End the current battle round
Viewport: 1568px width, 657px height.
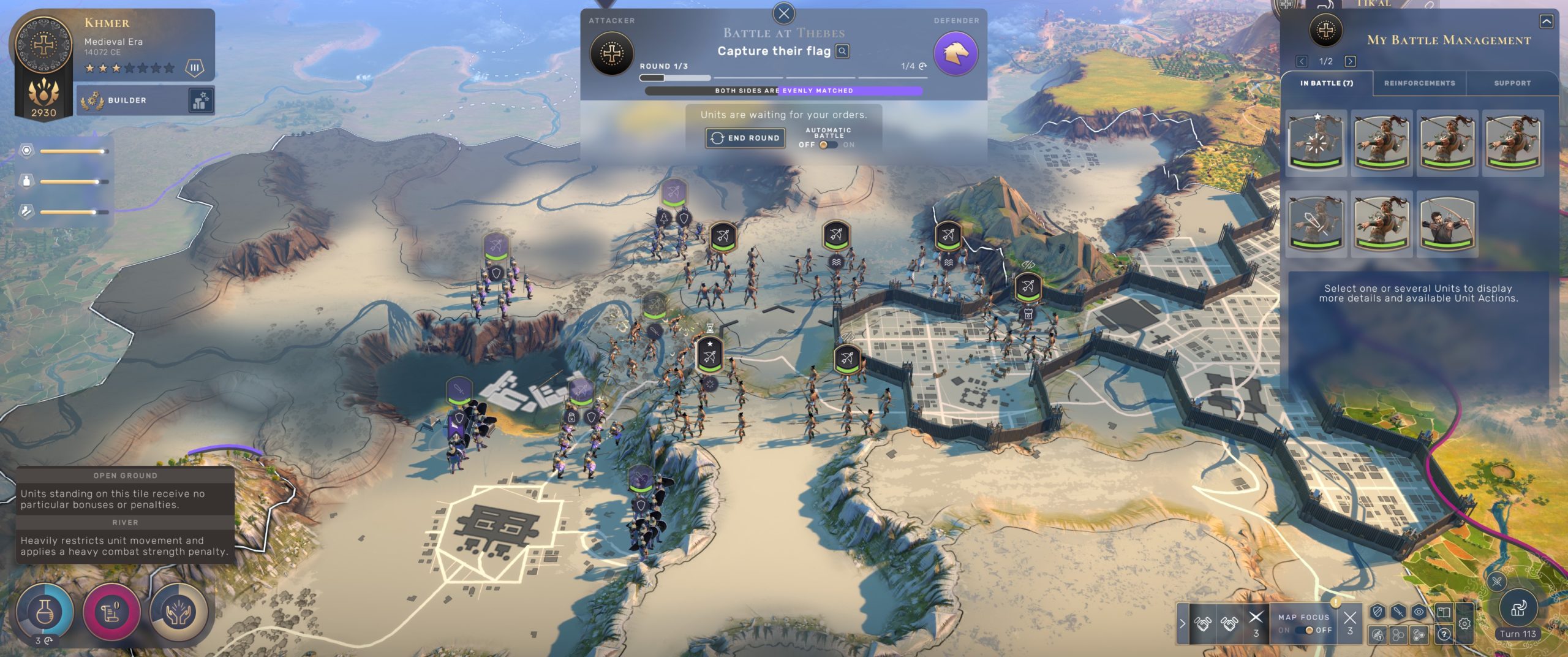coord(745,138)
